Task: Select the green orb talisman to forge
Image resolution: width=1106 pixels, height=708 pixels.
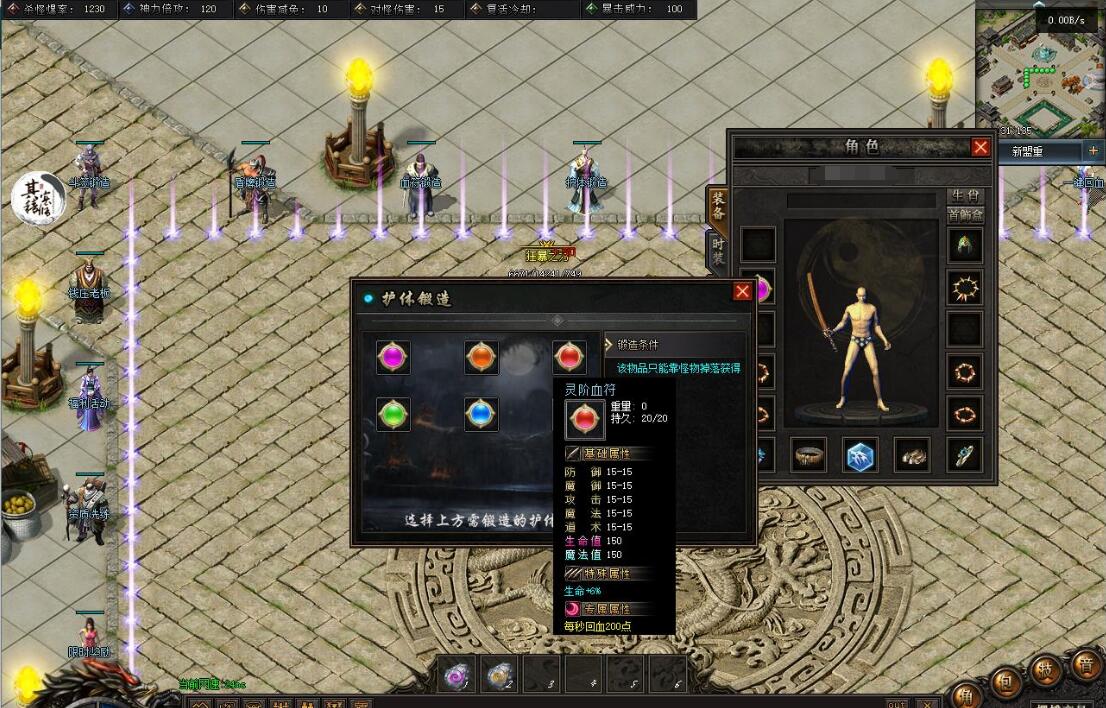Action: point(393,414)
